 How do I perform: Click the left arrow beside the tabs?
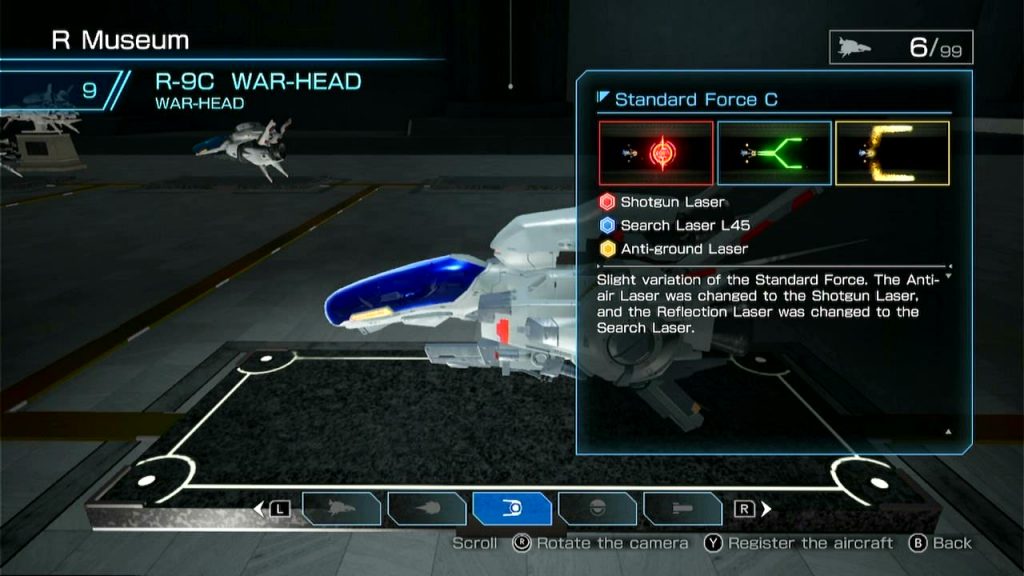point(261,509)
